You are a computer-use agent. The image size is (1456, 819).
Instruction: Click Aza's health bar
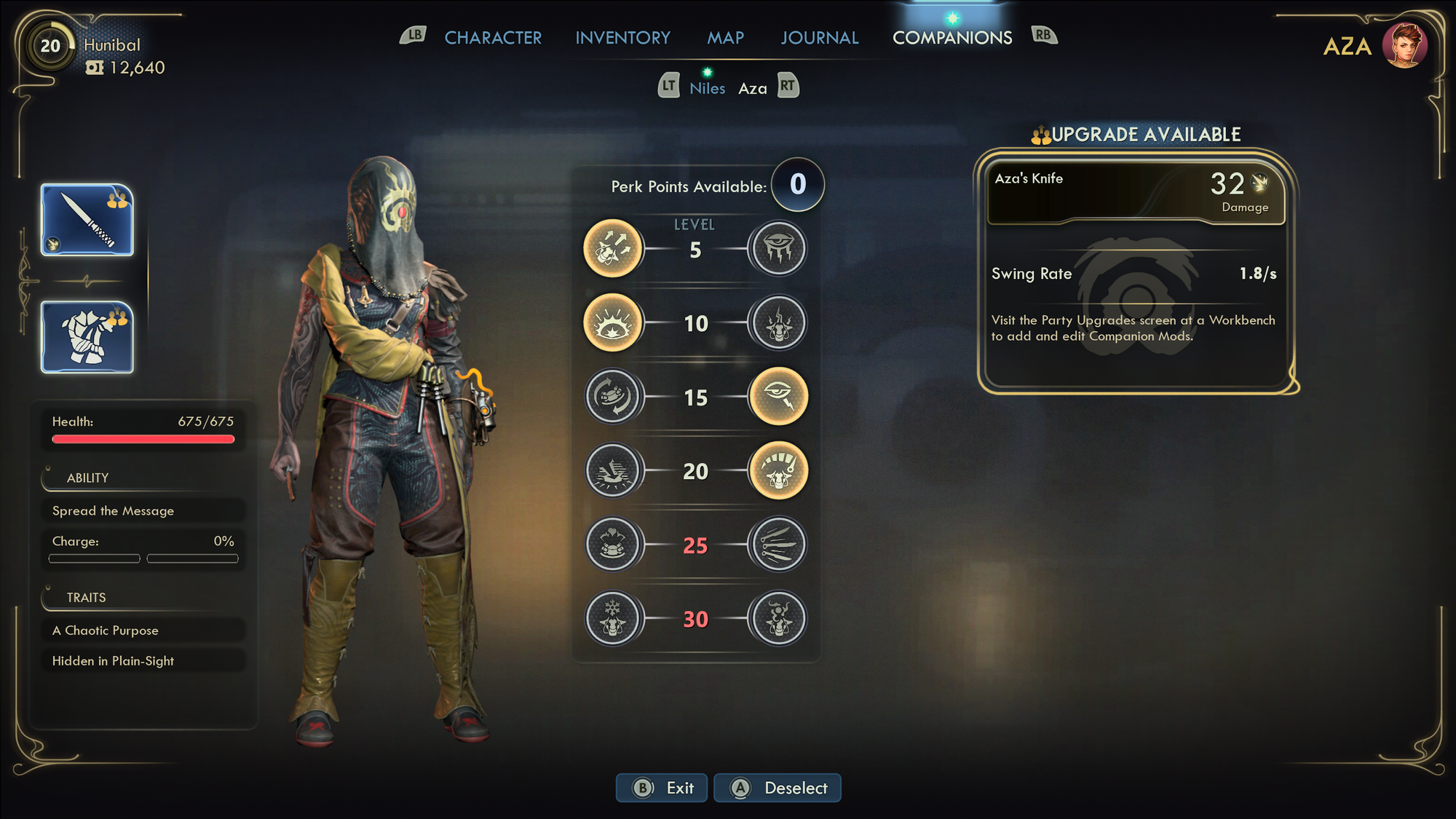[143, 438]
